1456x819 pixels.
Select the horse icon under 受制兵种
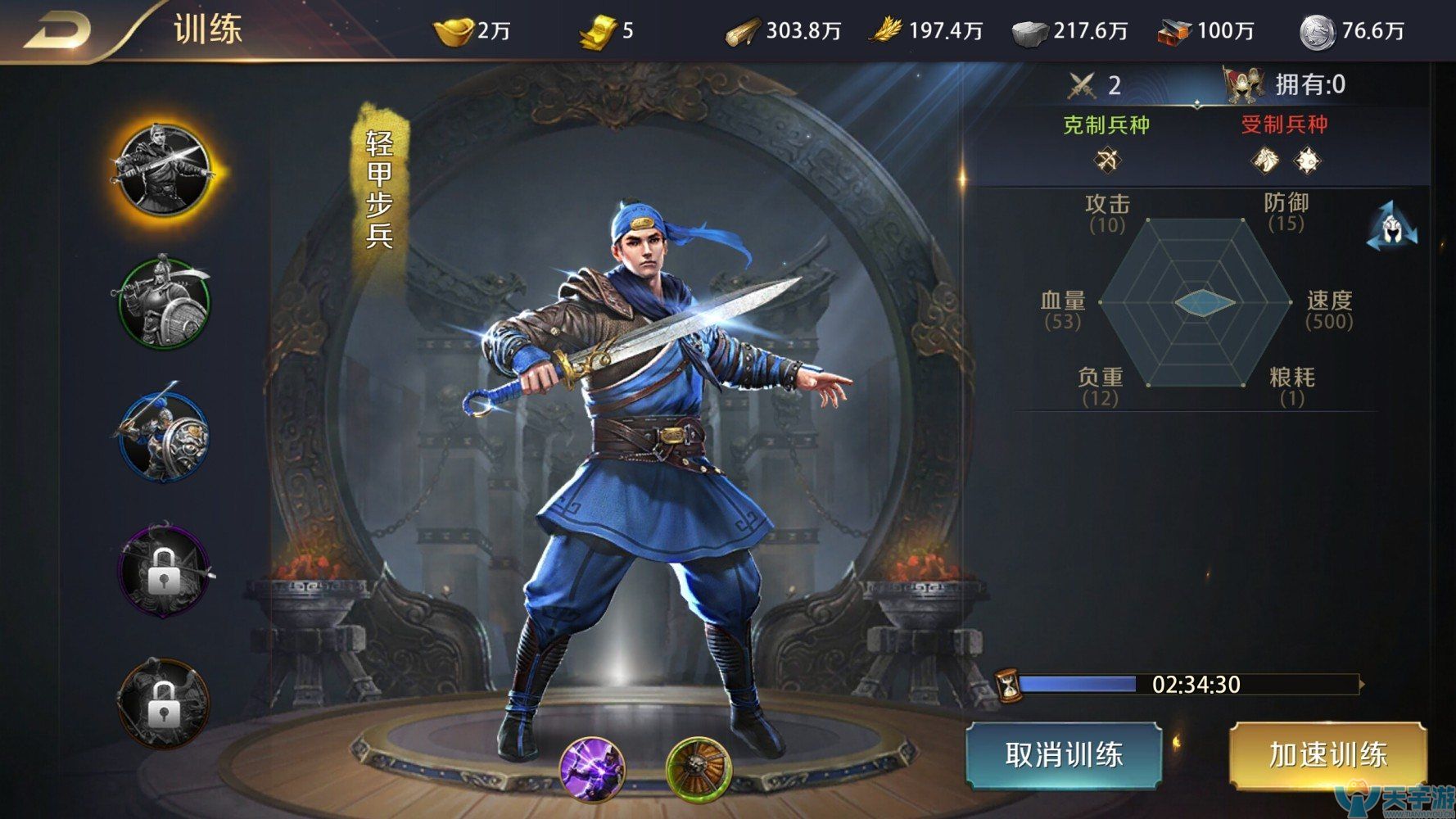1264,161
